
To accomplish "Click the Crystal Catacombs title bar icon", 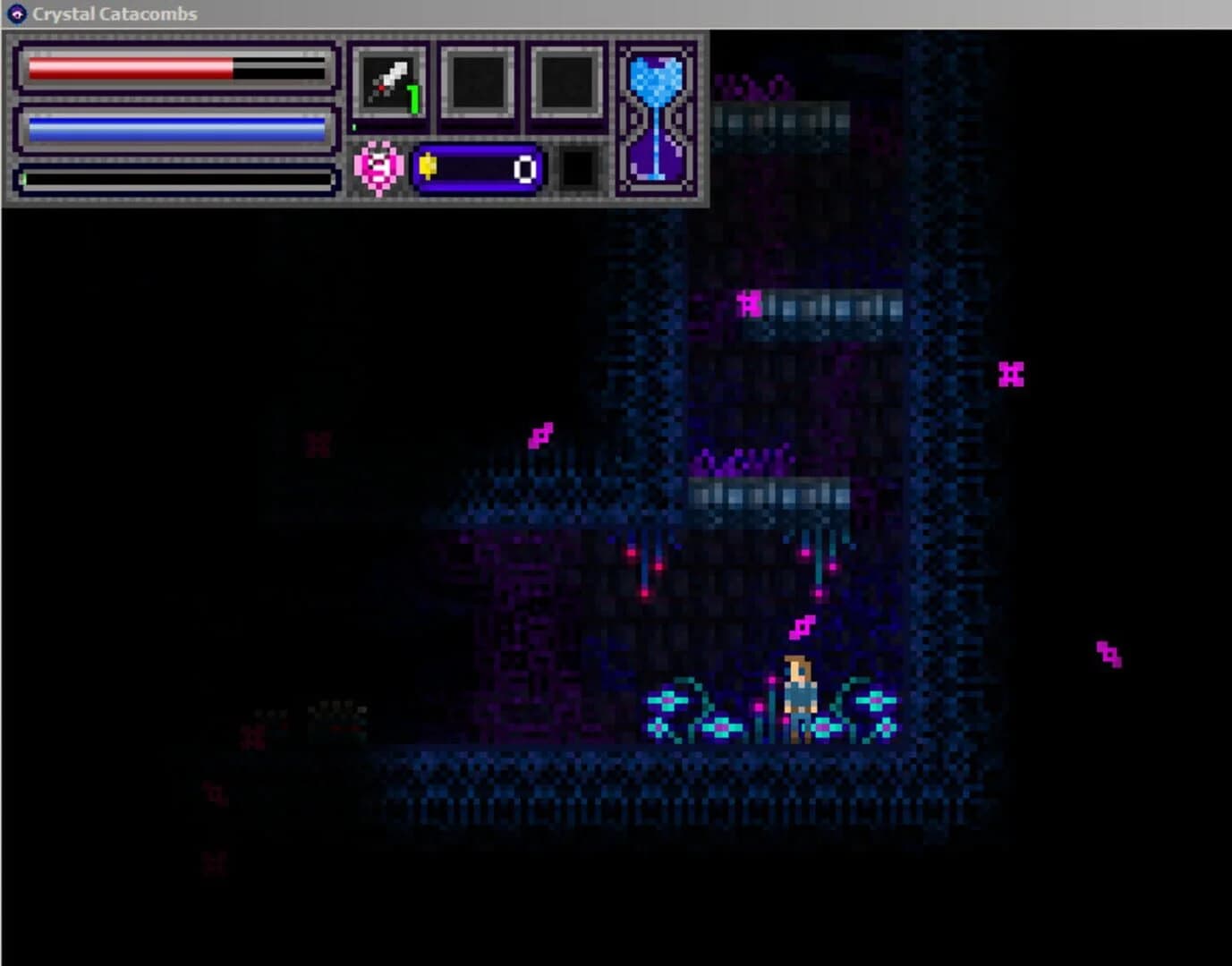I will coord(15,13).
